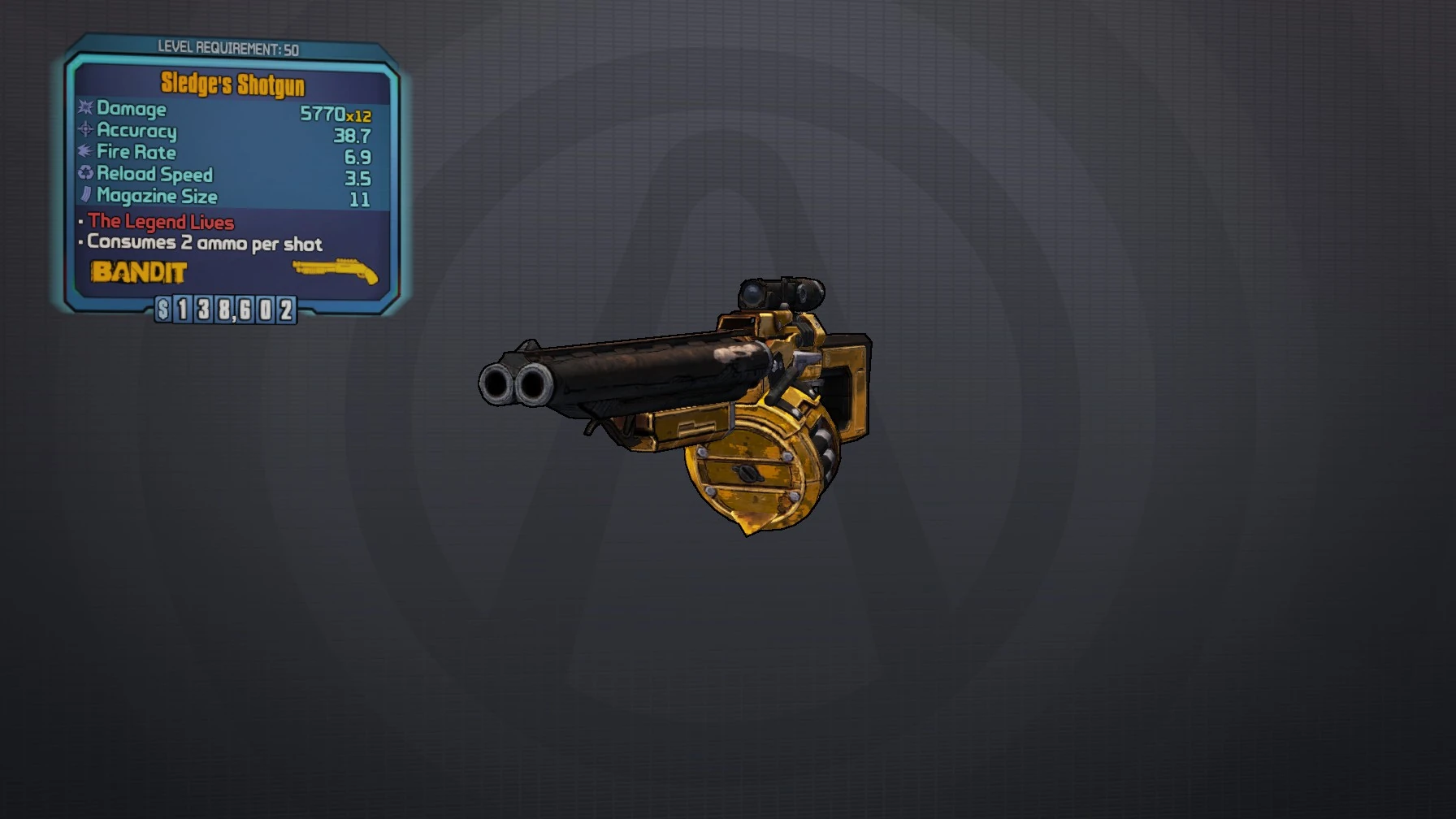Enable the Level Requirement 50 banner

point(223,47)
